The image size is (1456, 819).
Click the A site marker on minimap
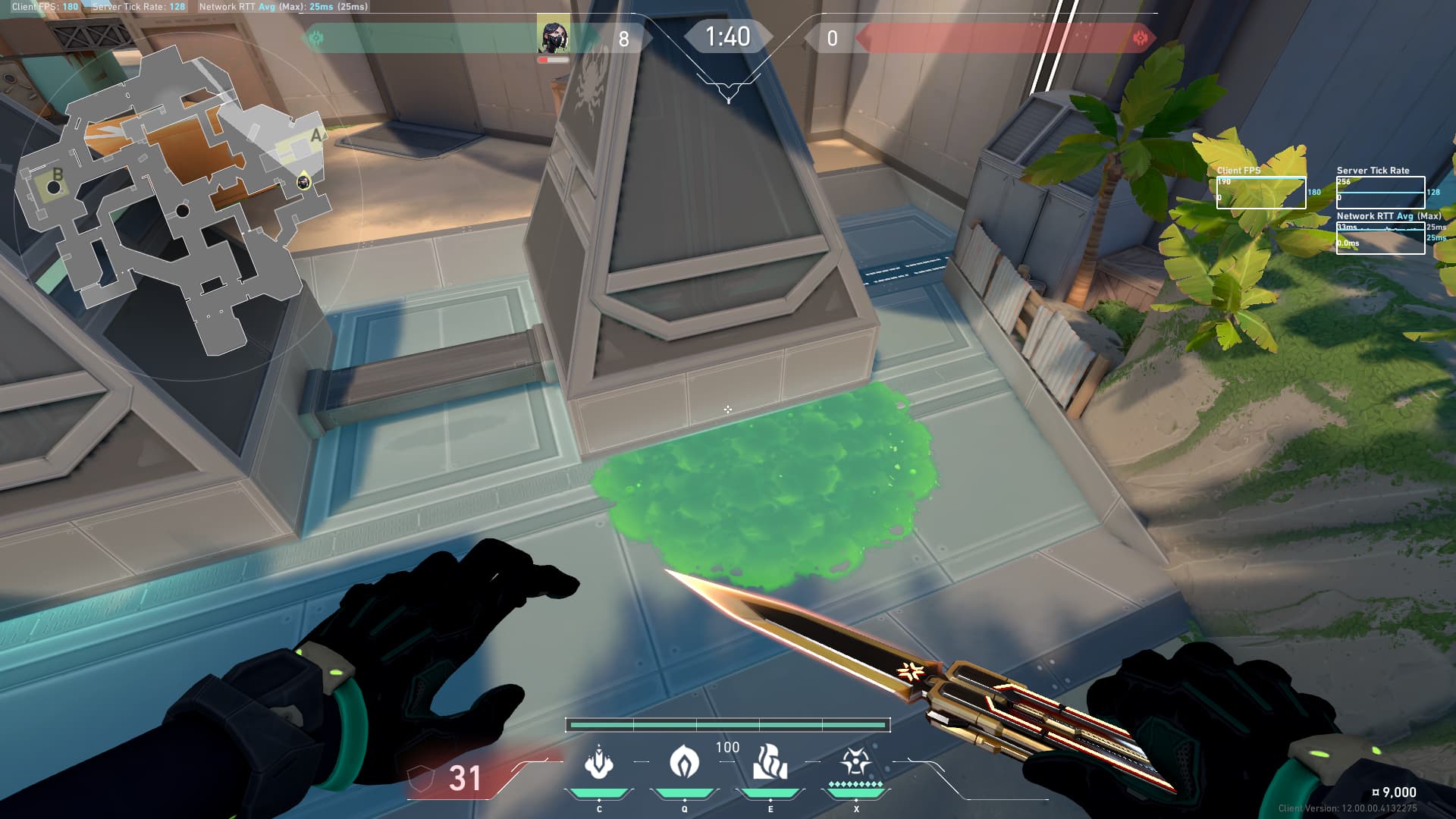(x=316, y=136)
